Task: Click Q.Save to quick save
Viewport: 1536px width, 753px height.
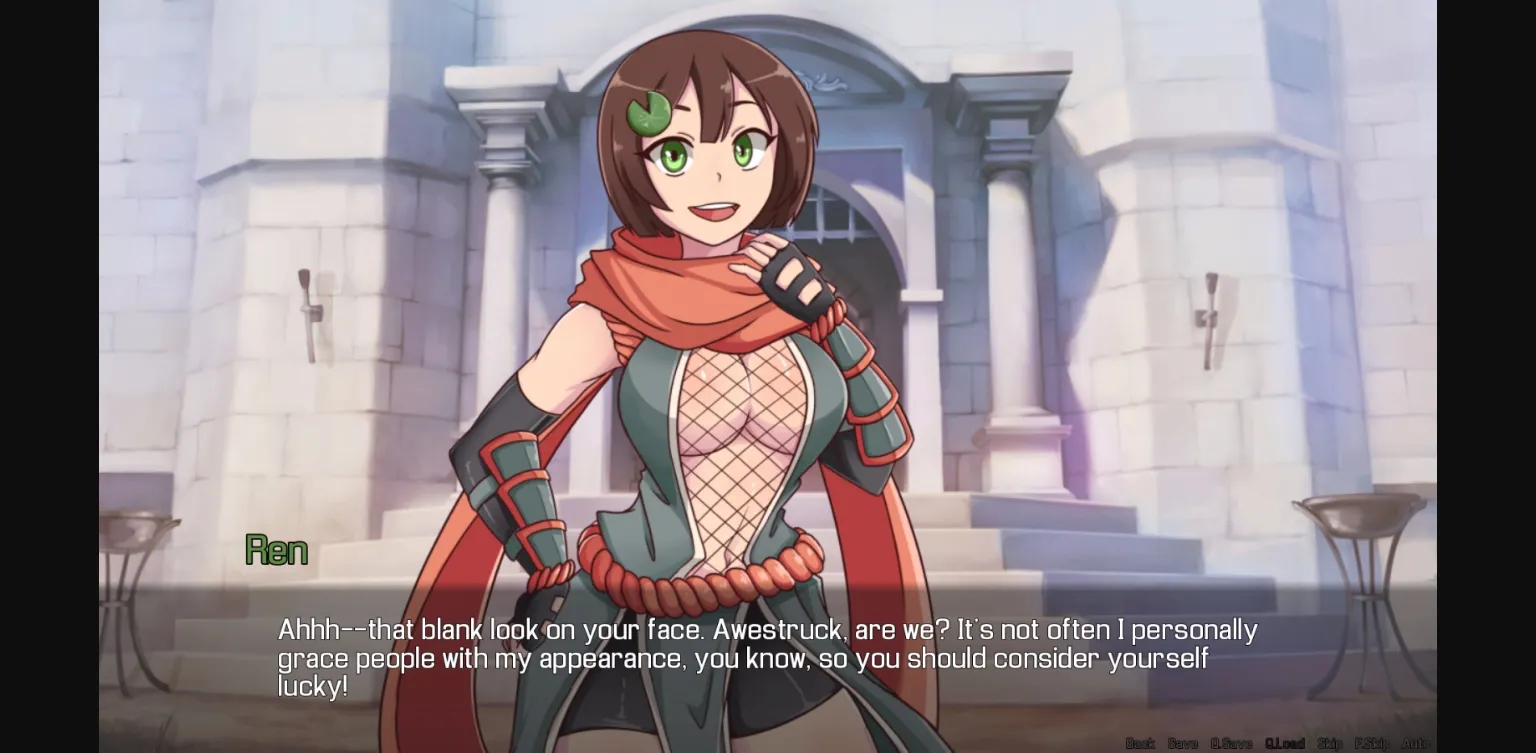Action: tap(1231, 743)
